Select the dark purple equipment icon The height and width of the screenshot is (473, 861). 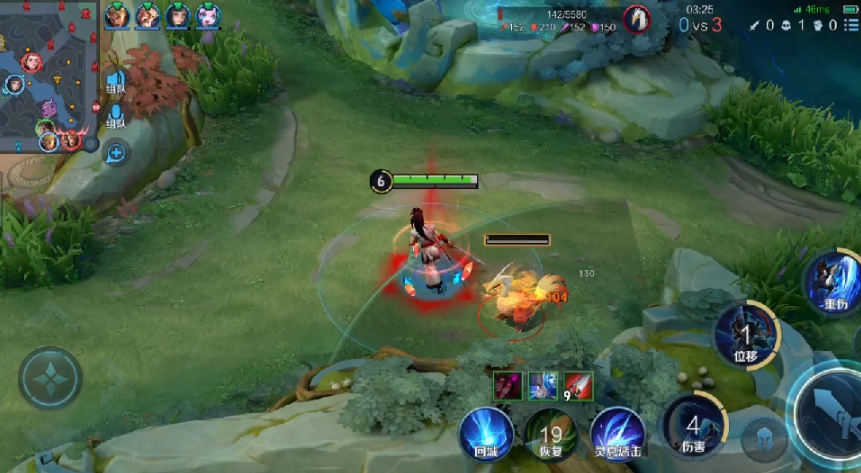click(508, 385)
